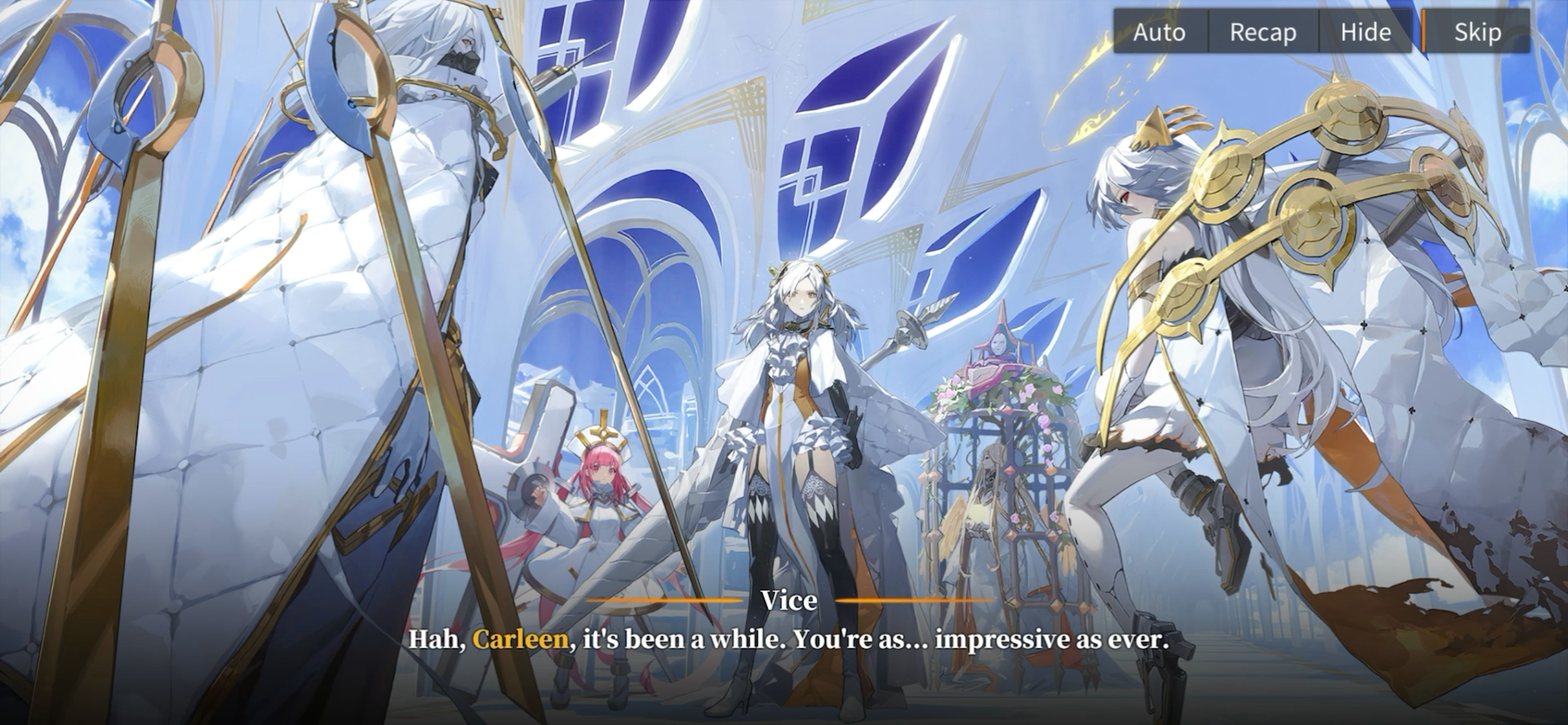The height and width of the screenshot is (725, 1568).
Task: Skip the cutscene
Action: pyautogui.click(x=1477, y=32)
